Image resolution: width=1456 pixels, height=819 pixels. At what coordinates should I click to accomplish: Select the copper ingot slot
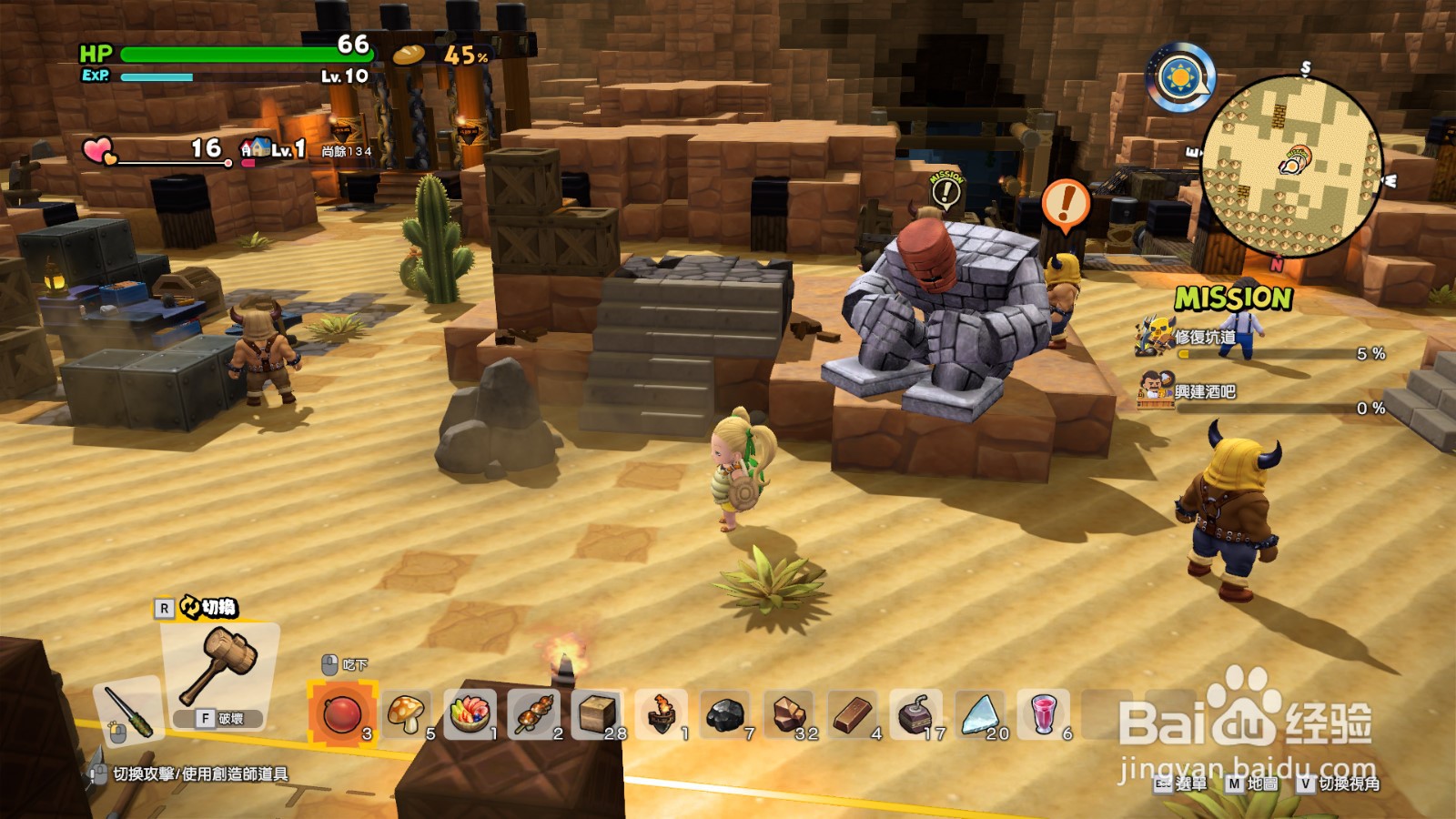[x=853, y=714]
